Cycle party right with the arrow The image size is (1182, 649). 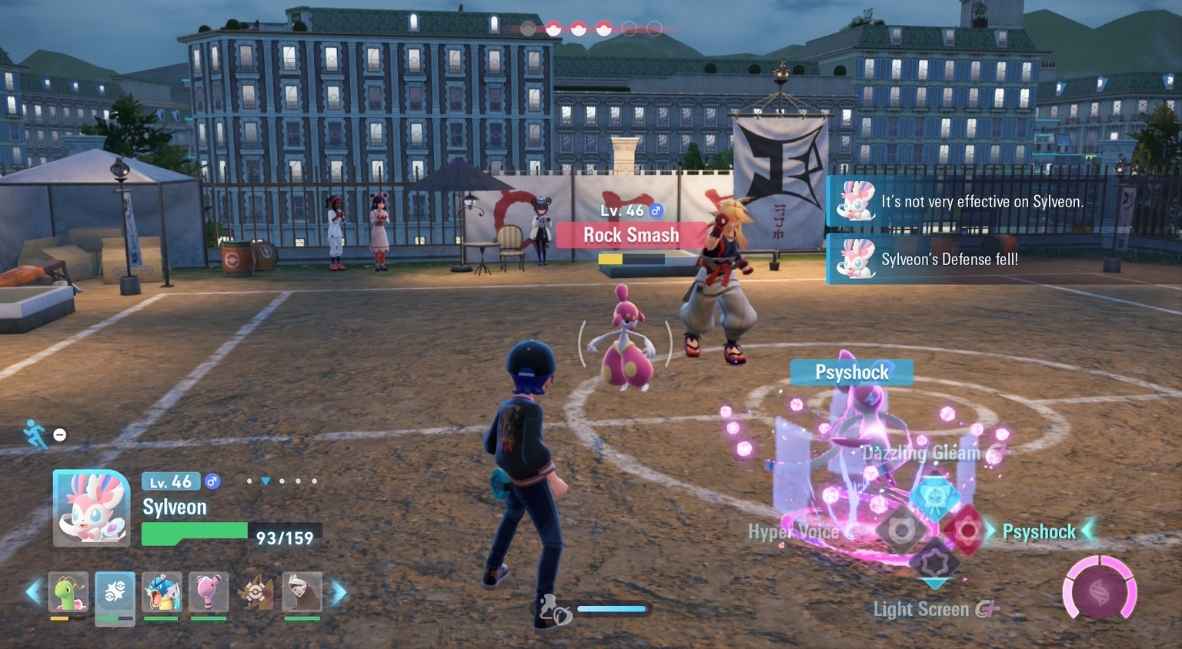(x=339, y=592)
